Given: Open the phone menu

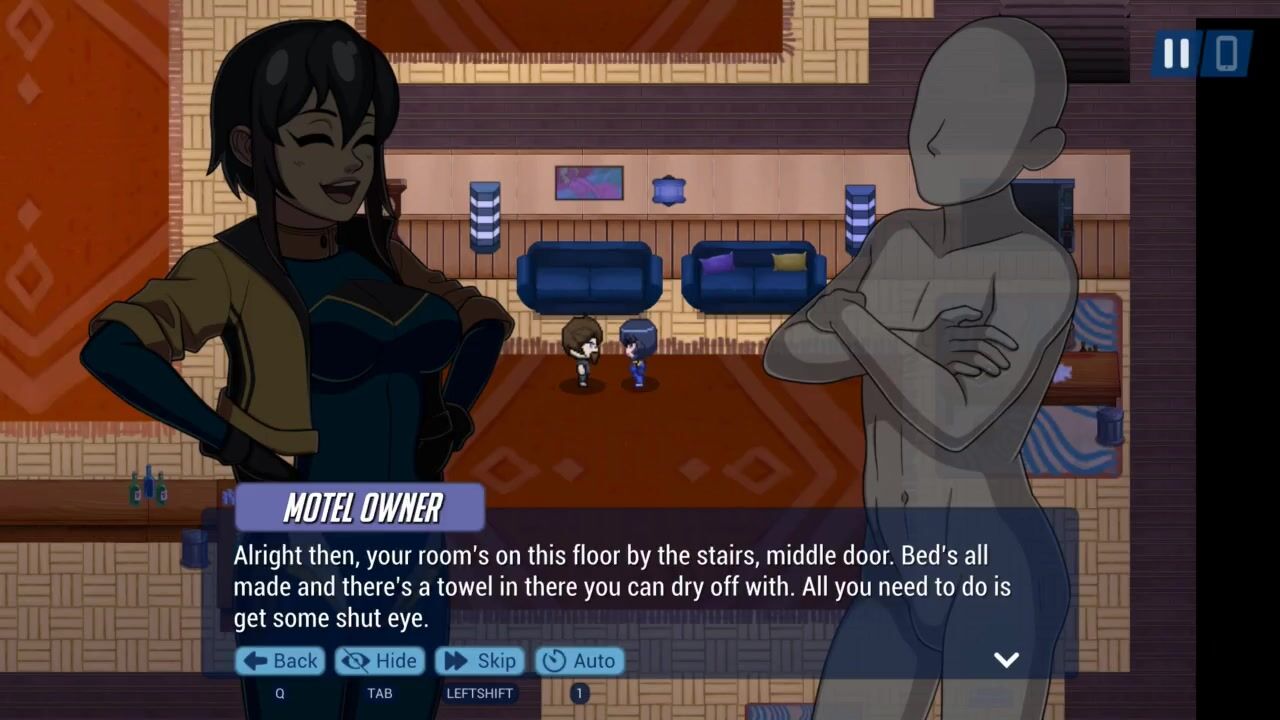Looking at the screenshot, I should 1227,53.
